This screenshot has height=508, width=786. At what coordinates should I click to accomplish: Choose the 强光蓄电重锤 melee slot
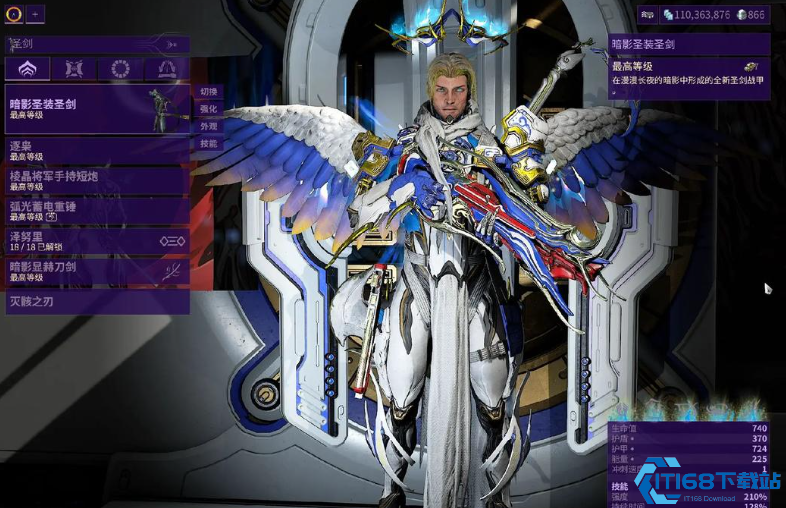[97, 210]
